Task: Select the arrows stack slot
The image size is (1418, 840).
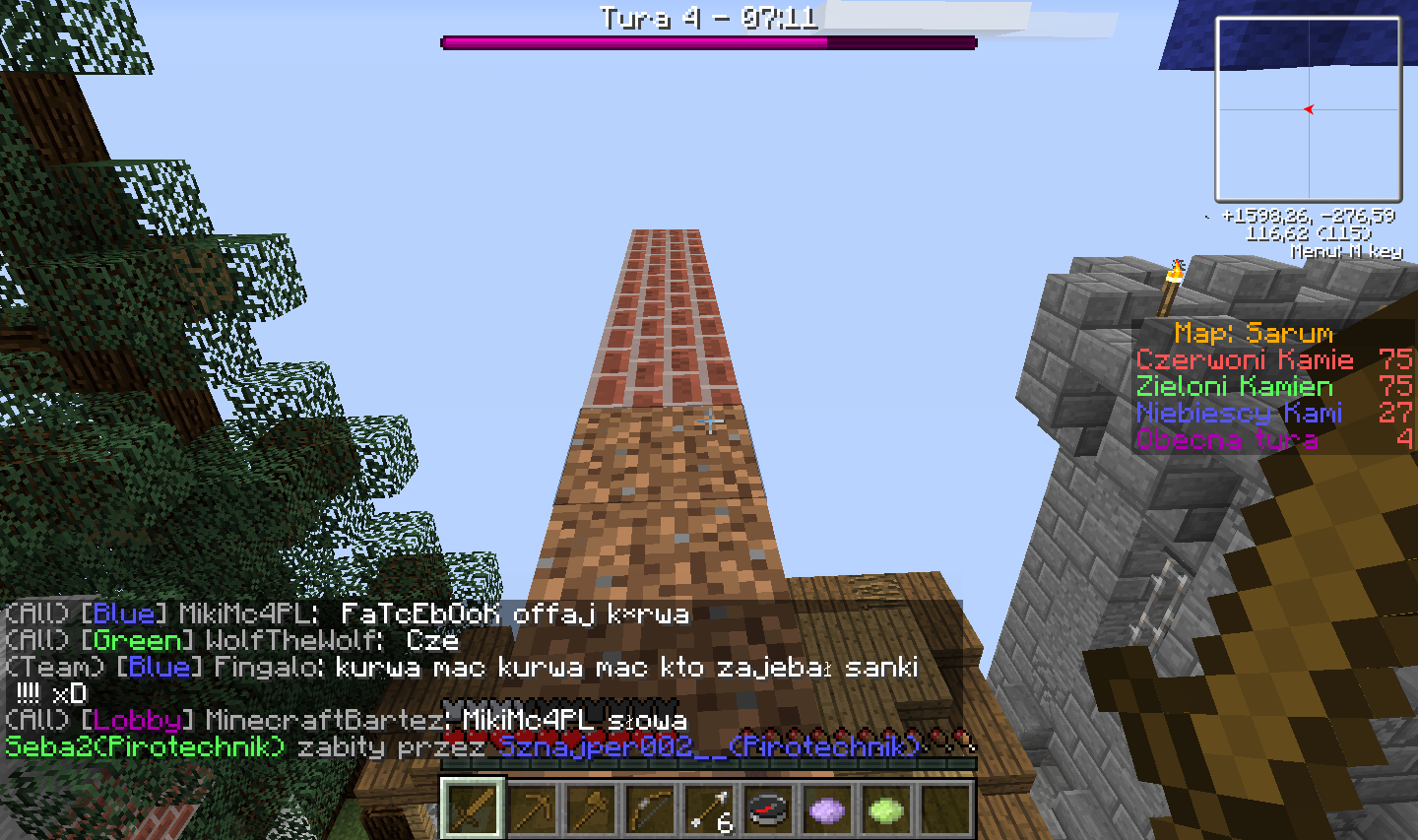Action: pos(710,809)
